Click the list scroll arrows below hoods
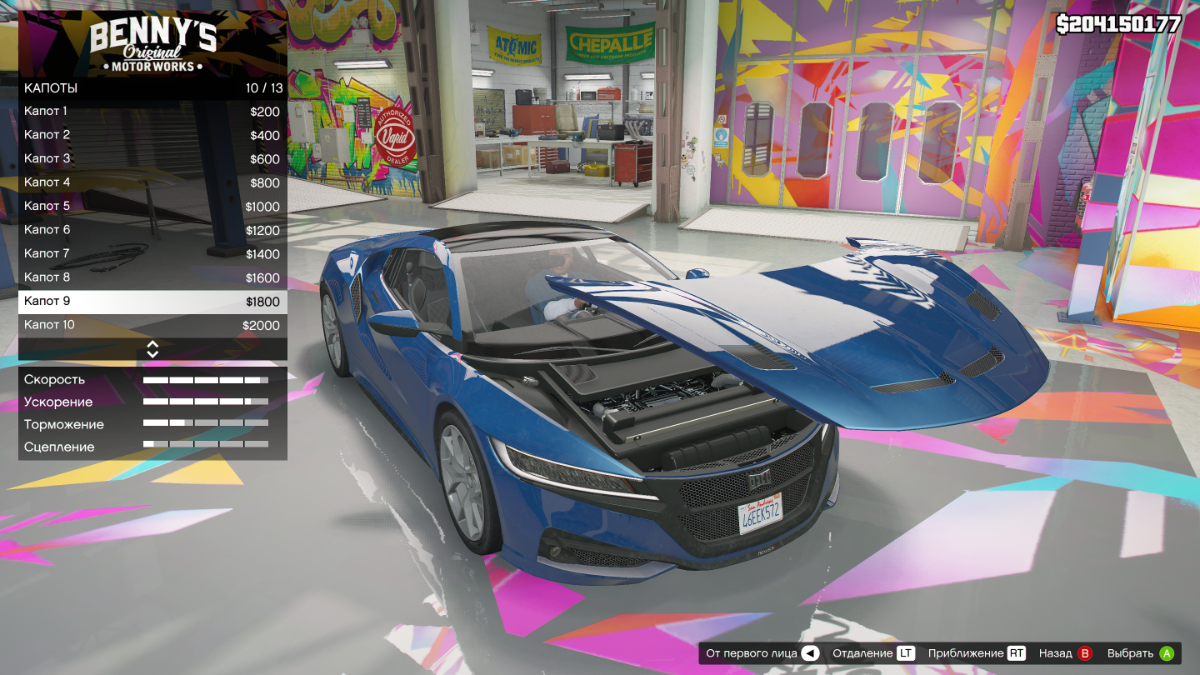 point(153,349)
